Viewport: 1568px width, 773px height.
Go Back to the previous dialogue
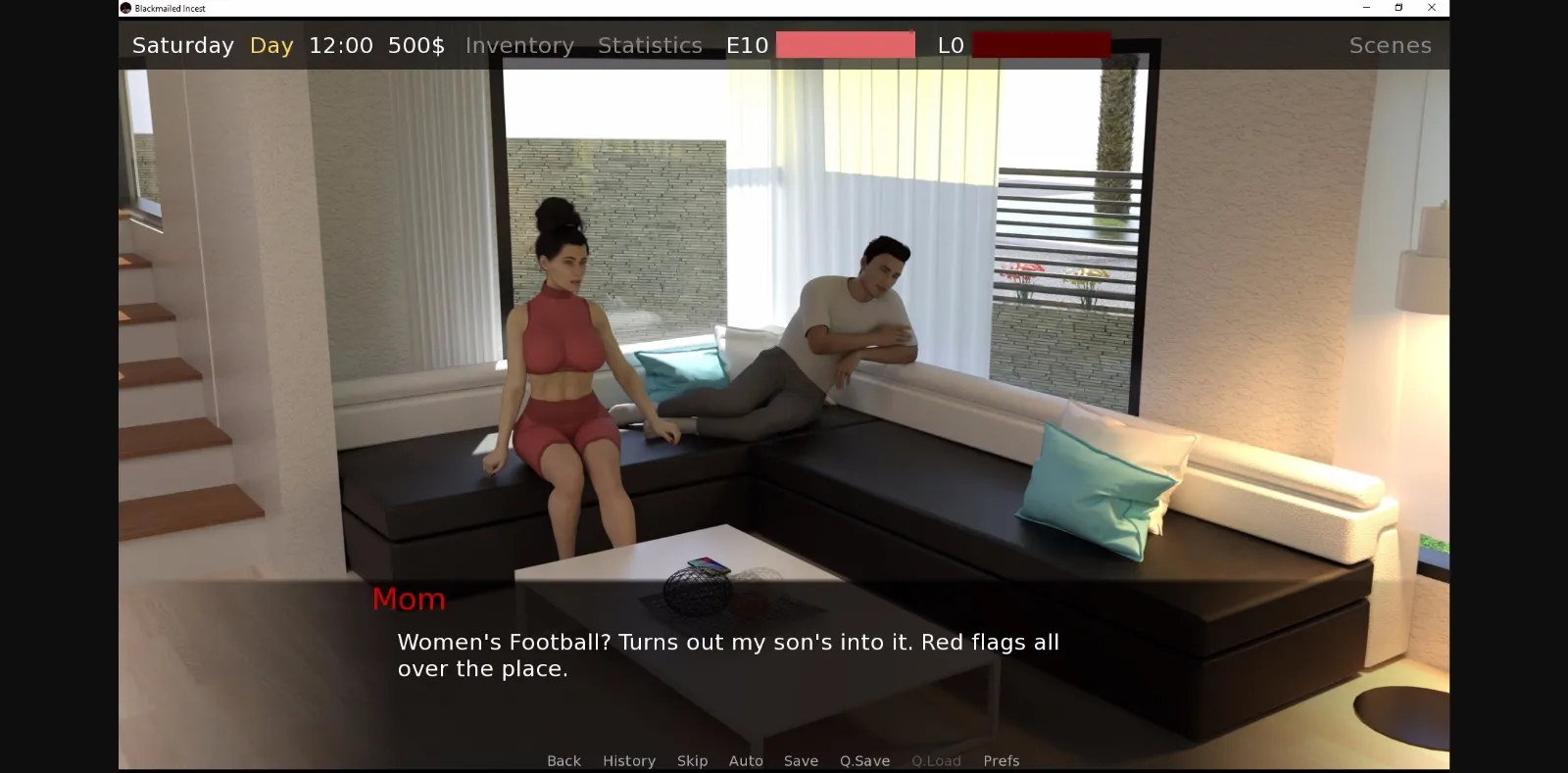(x=563, y=760)
